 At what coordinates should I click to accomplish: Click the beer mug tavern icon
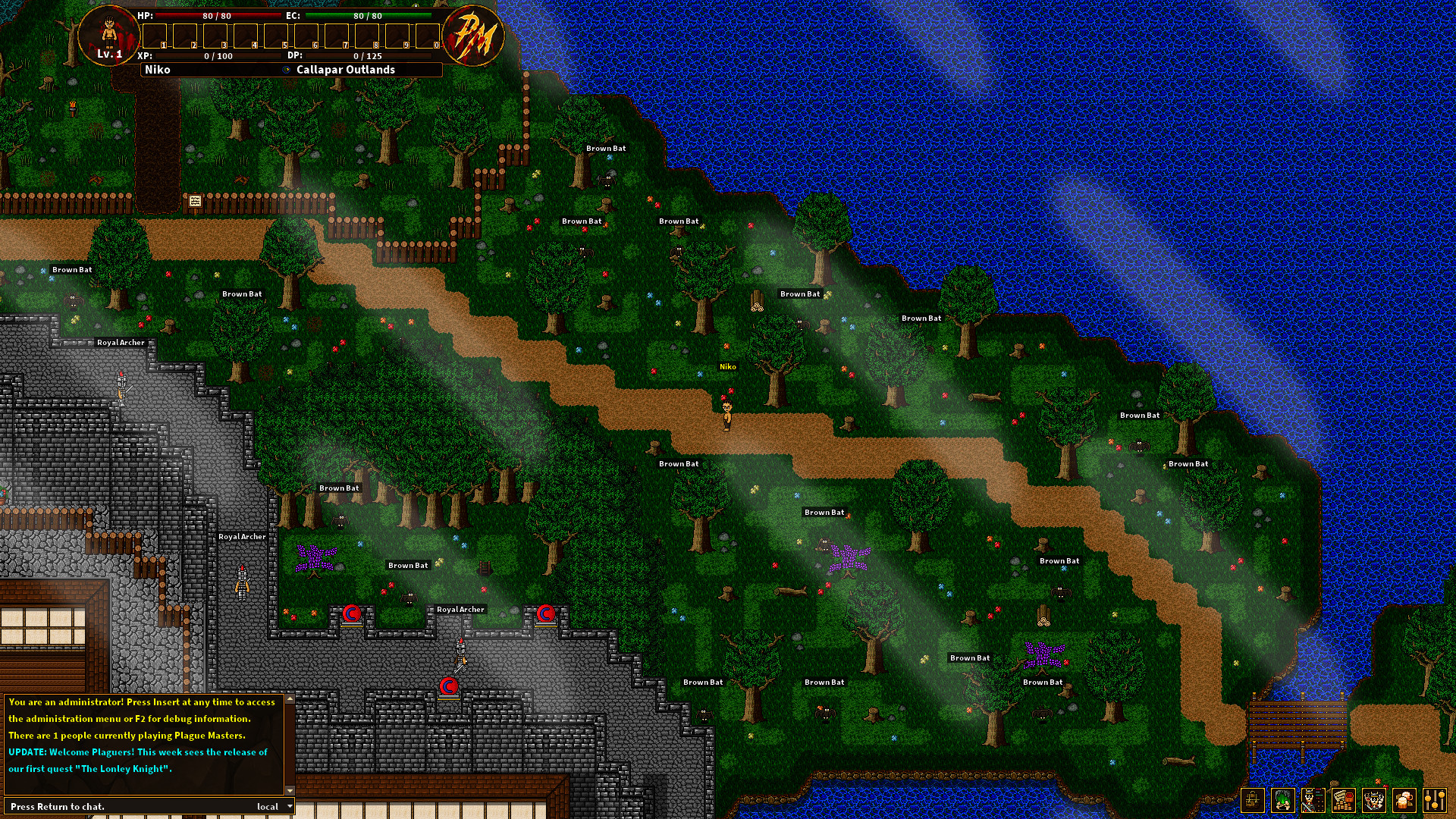[x=1403, y=800]
